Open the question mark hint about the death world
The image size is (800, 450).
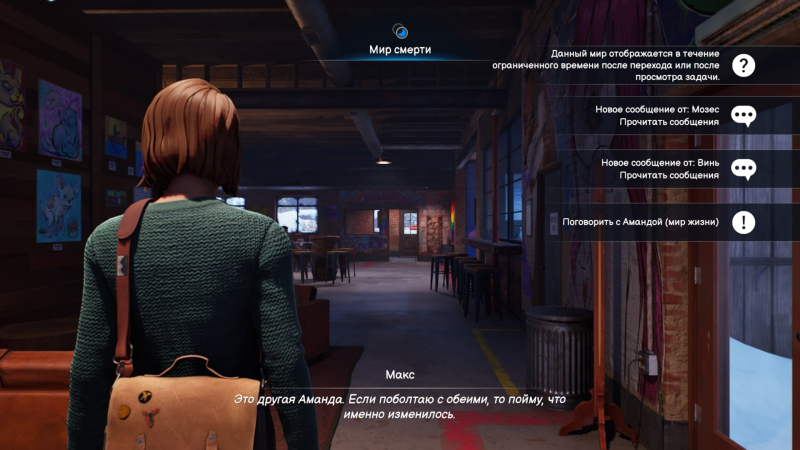click(743, 66)
